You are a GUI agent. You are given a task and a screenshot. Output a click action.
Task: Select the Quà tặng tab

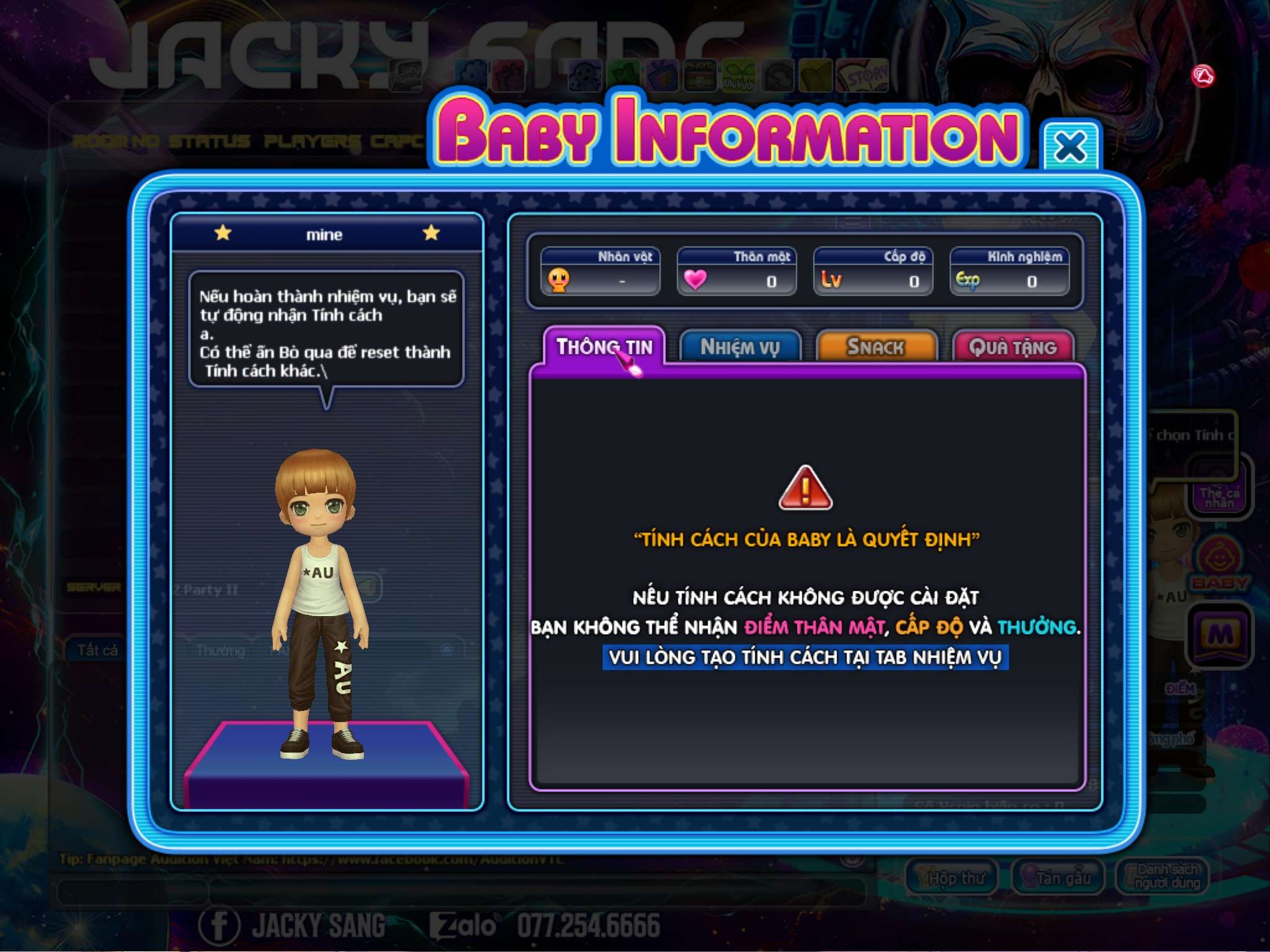click(x=1012, y=347)
